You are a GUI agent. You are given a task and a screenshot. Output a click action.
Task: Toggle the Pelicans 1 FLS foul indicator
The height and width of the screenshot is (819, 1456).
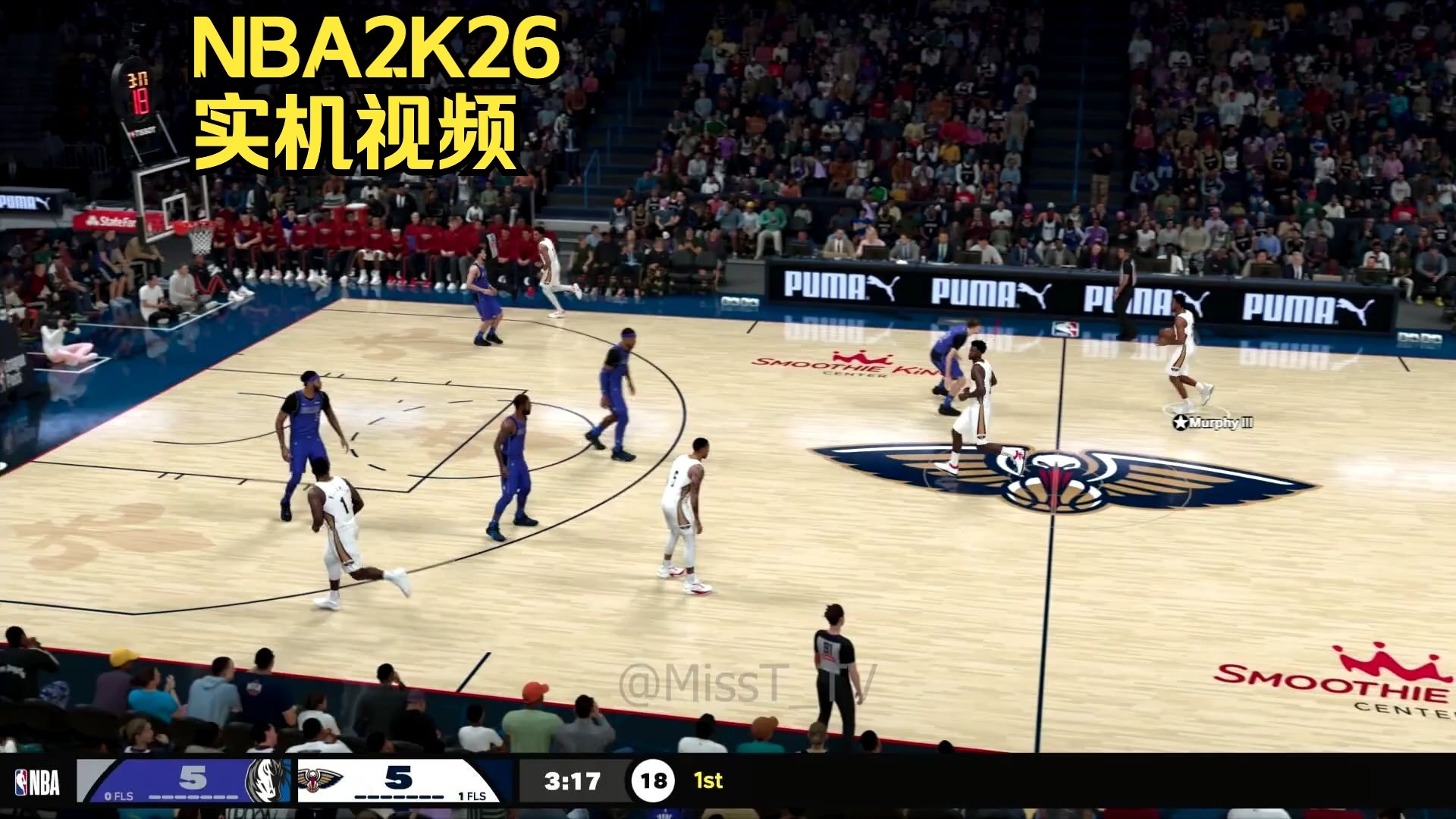click(472, 797)
